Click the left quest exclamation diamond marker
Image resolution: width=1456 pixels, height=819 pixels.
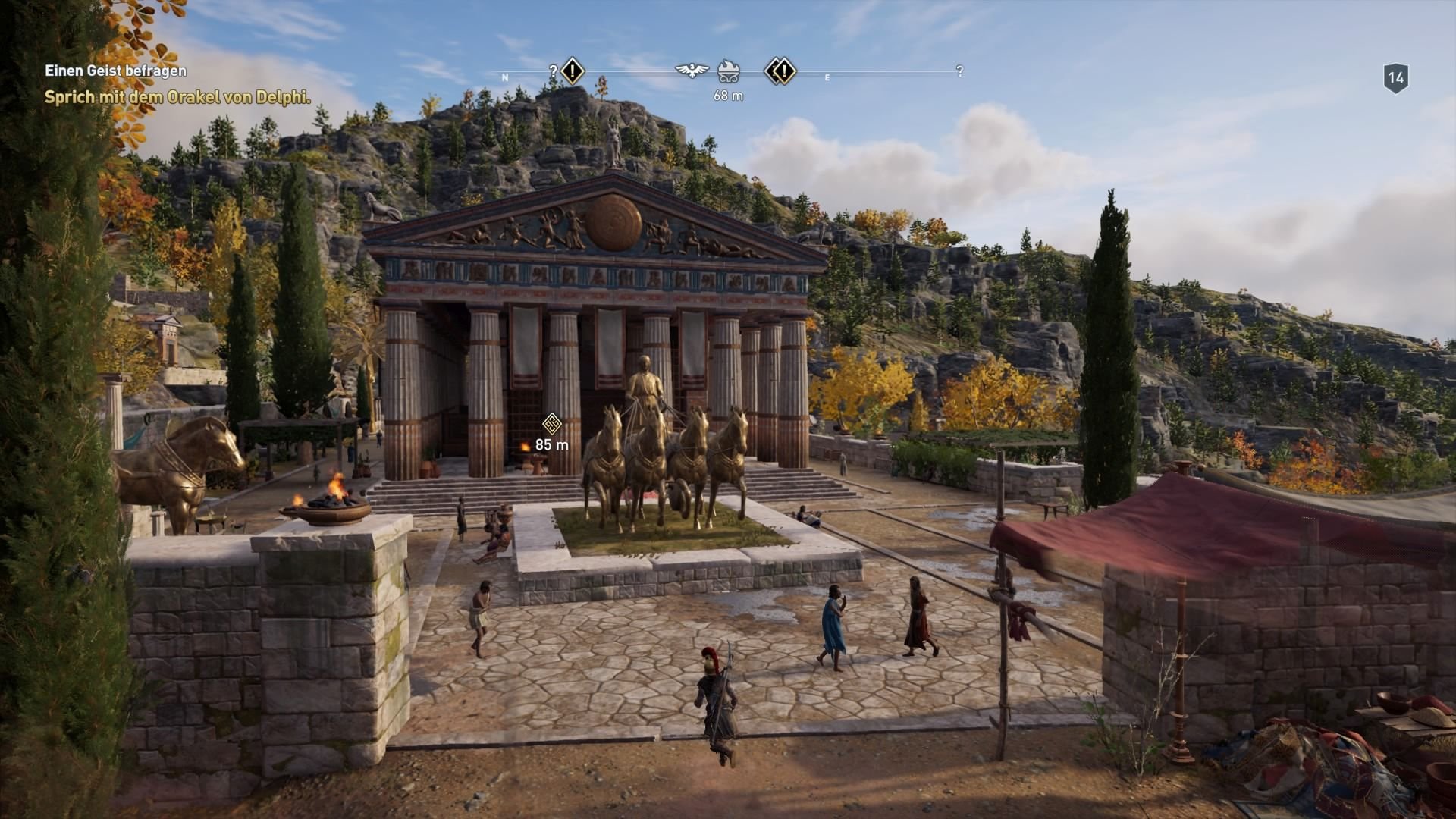click(573, 72)
